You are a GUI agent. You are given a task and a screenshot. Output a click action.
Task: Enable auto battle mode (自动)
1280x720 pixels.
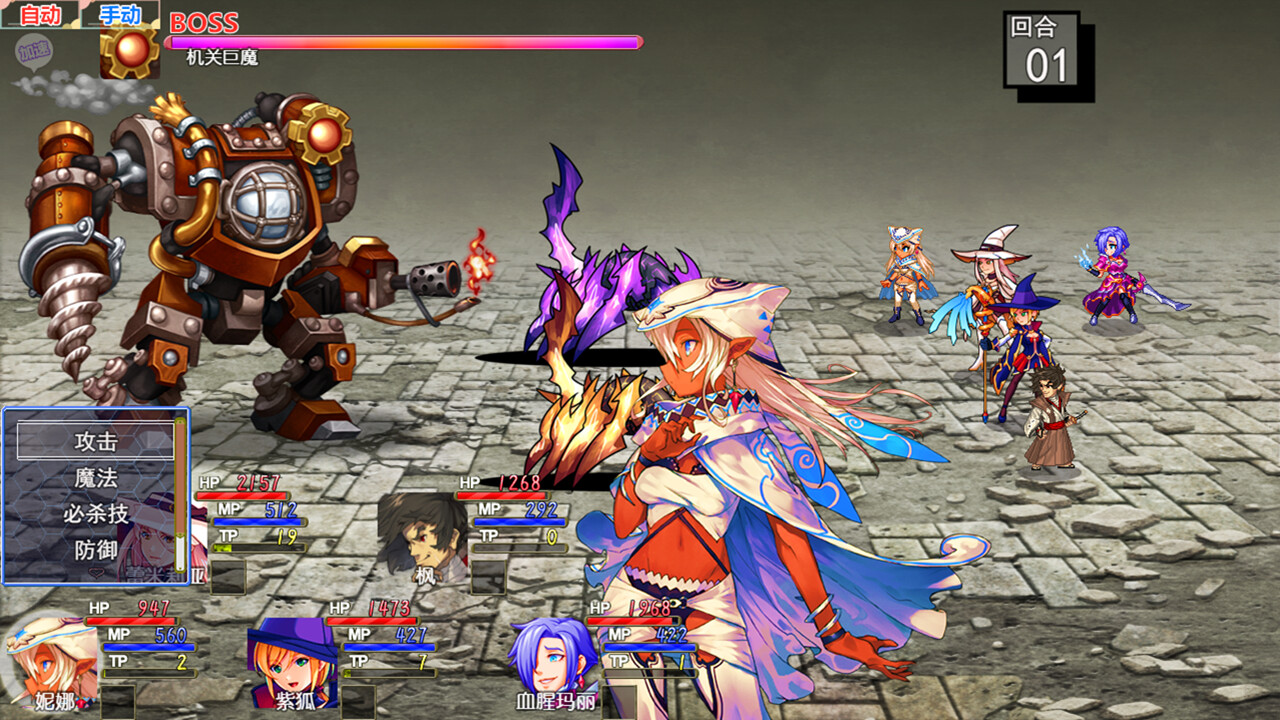[40, 15]
